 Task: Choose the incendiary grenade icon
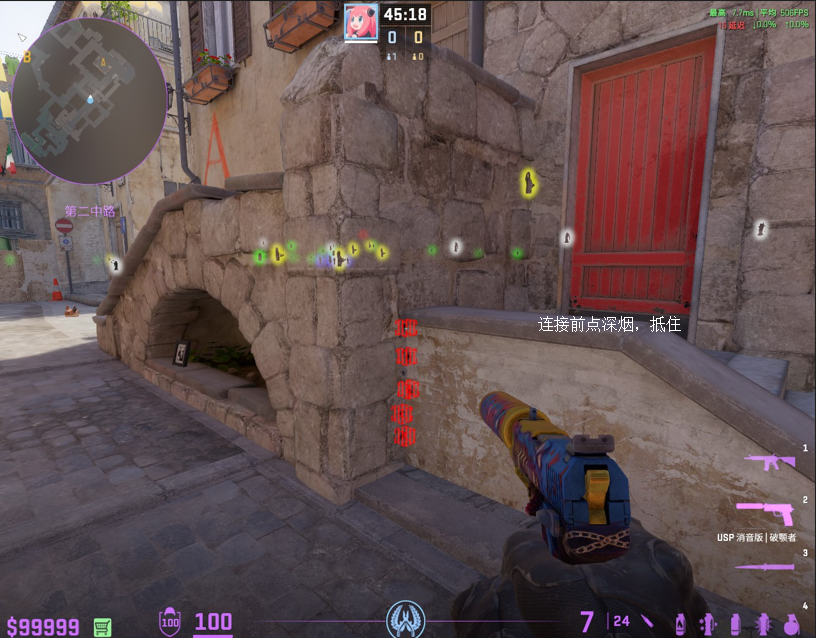[x=681, y=622]
